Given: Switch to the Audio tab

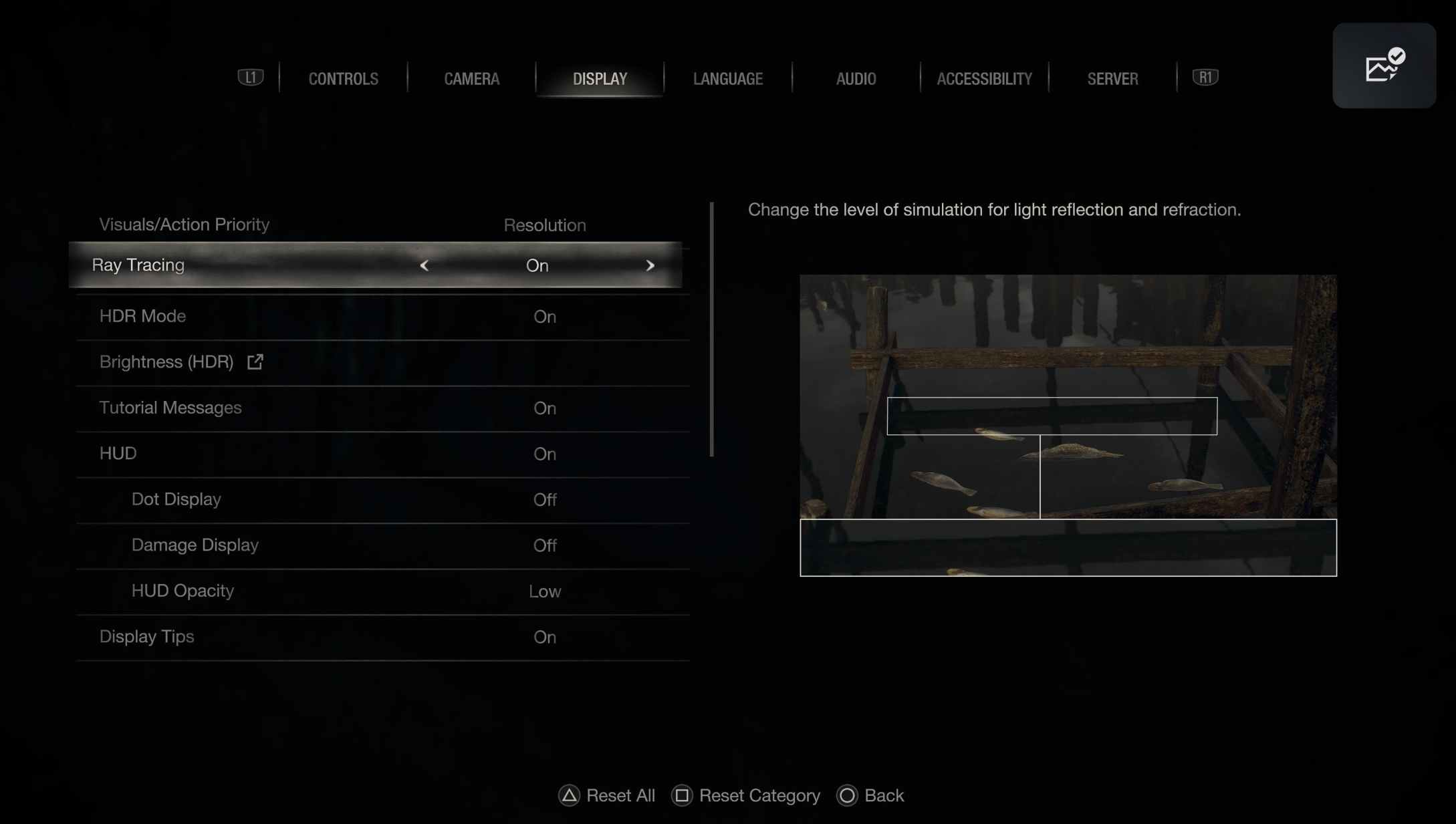Looking at the screenshot, I should tap(856, 78).
